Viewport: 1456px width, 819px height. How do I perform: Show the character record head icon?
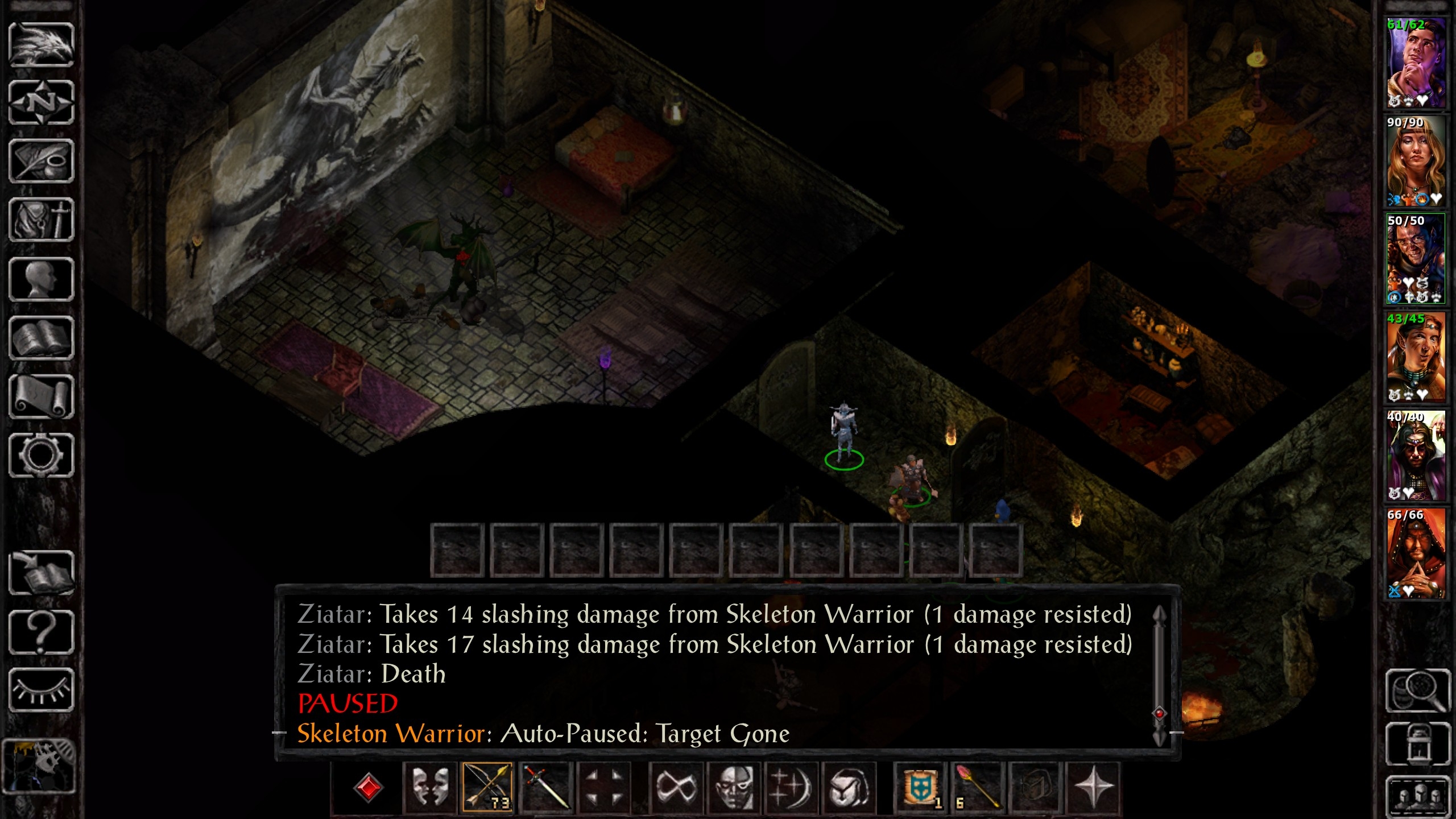click(x=41, y=279)
